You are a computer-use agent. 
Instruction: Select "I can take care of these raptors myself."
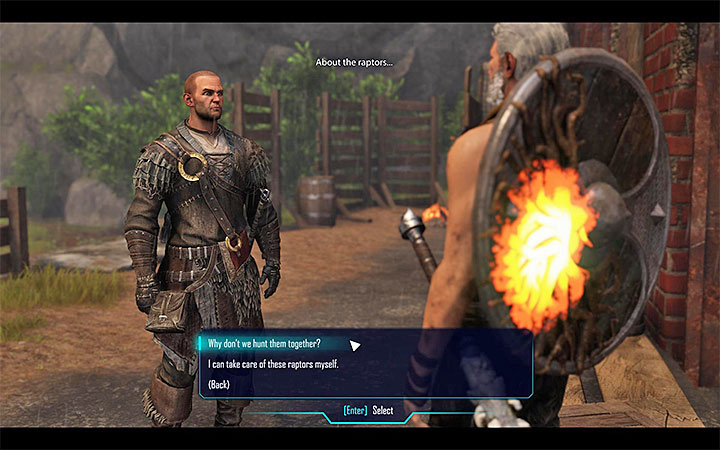[272, 364]
